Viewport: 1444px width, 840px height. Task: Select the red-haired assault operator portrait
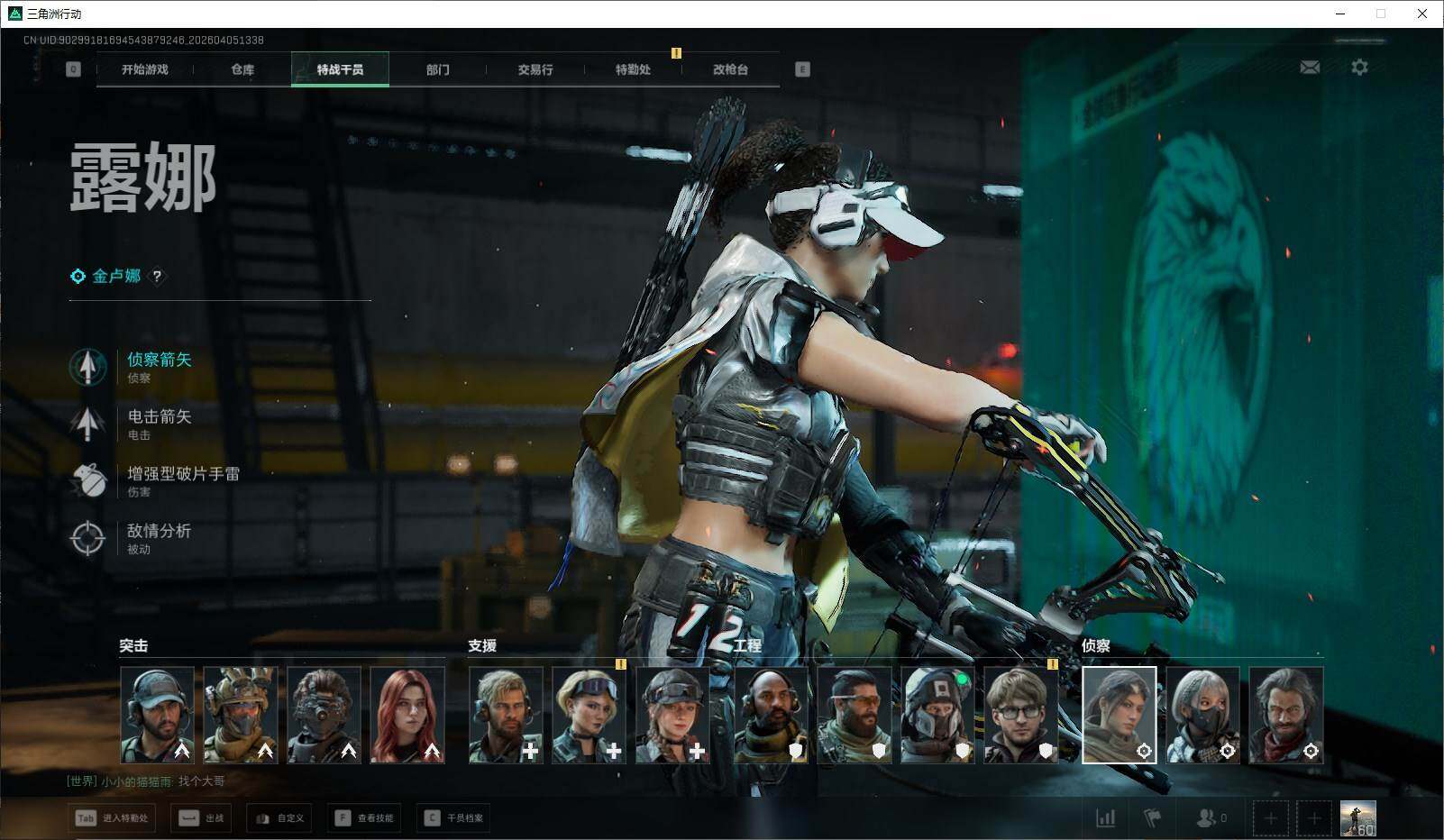pyautogui.click(x=407, y=715)
